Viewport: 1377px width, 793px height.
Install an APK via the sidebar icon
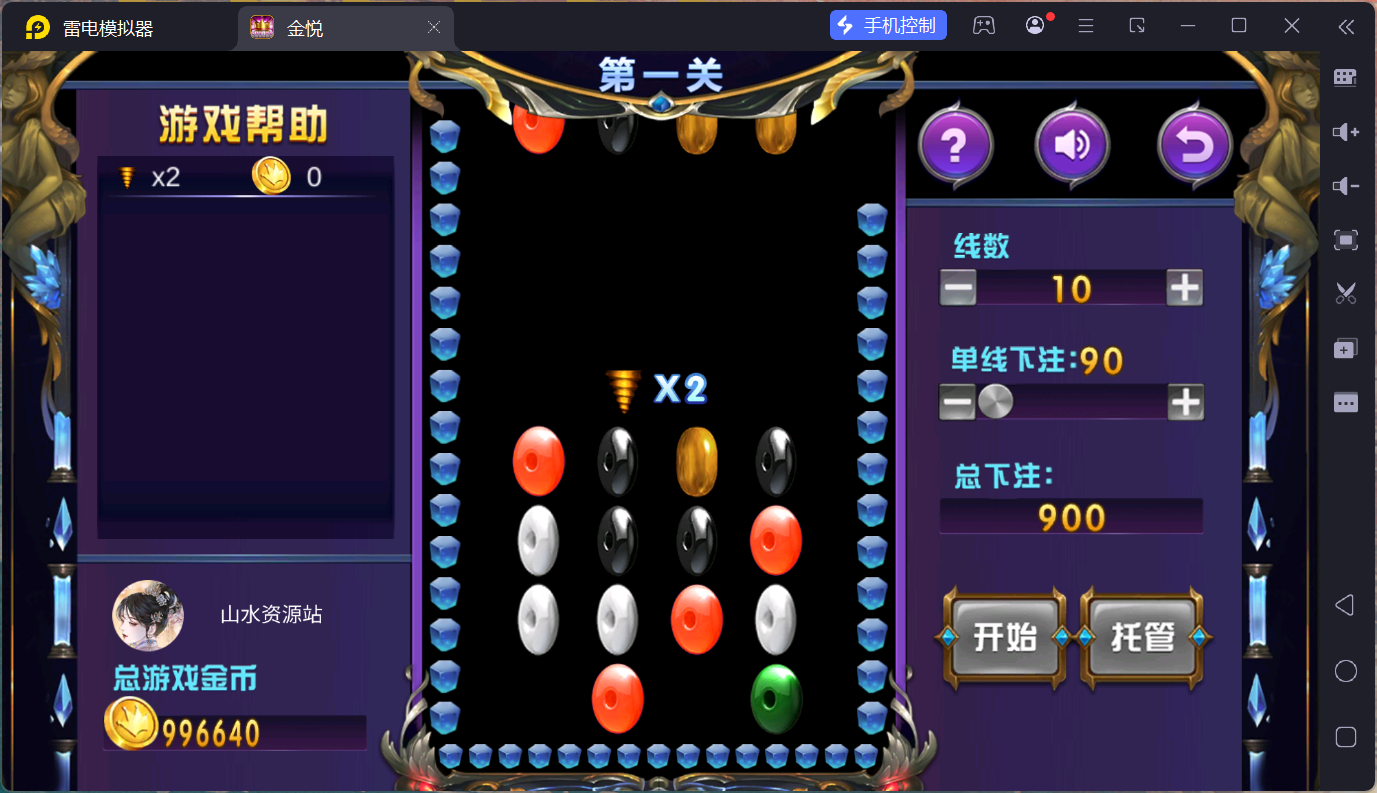click(1345, 348)
